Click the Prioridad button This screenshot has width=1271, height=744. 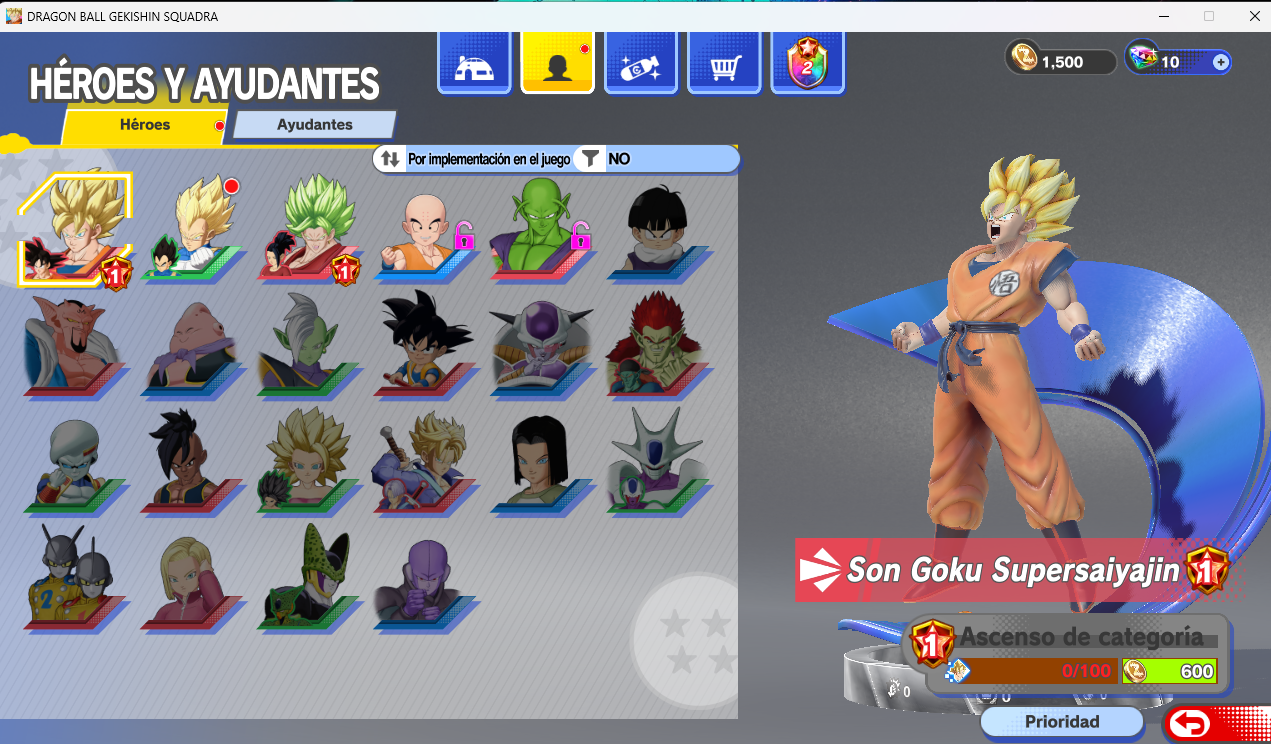click(x=1061, y=721)
